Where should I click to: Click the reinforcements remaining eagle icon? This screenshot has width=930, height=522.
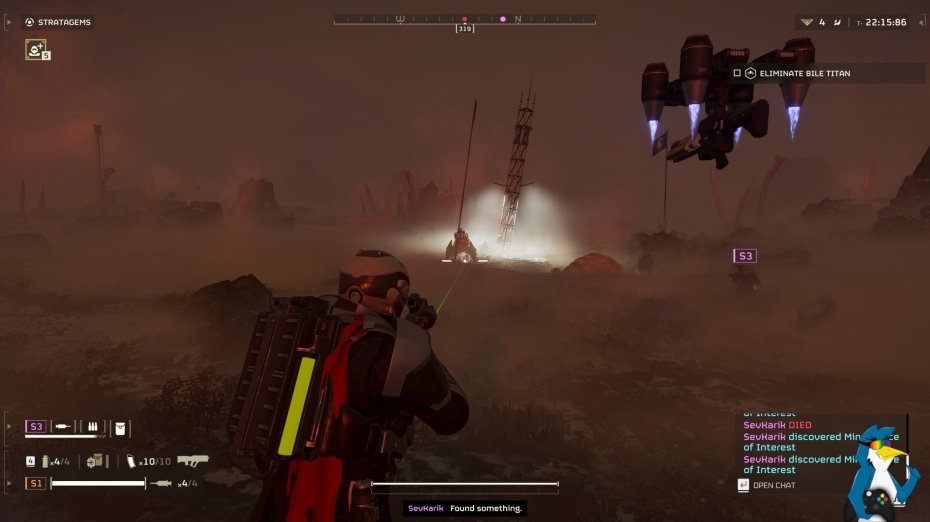point(808,22)
